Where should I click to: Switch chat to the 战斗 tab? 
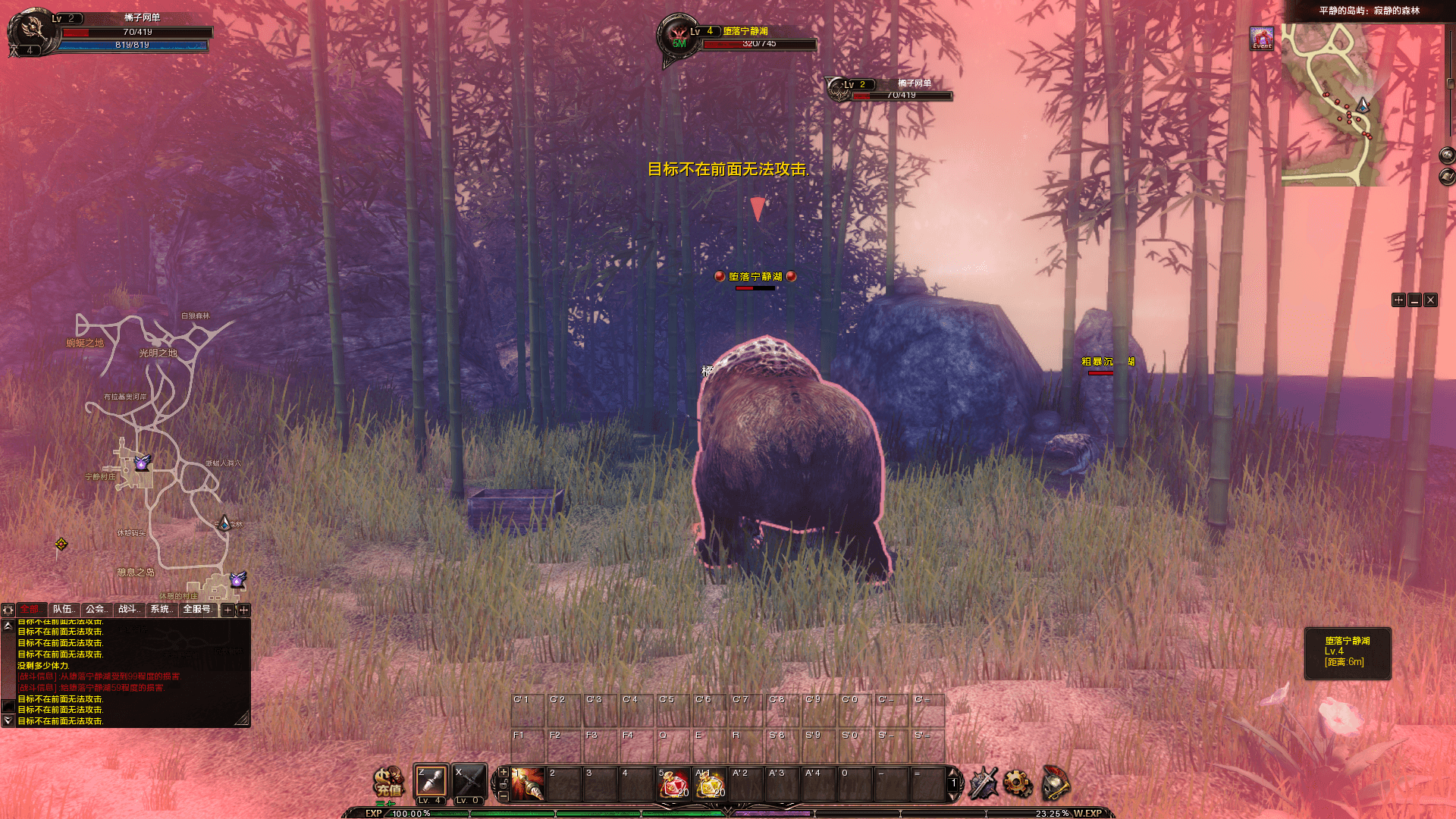click(129, 610)
